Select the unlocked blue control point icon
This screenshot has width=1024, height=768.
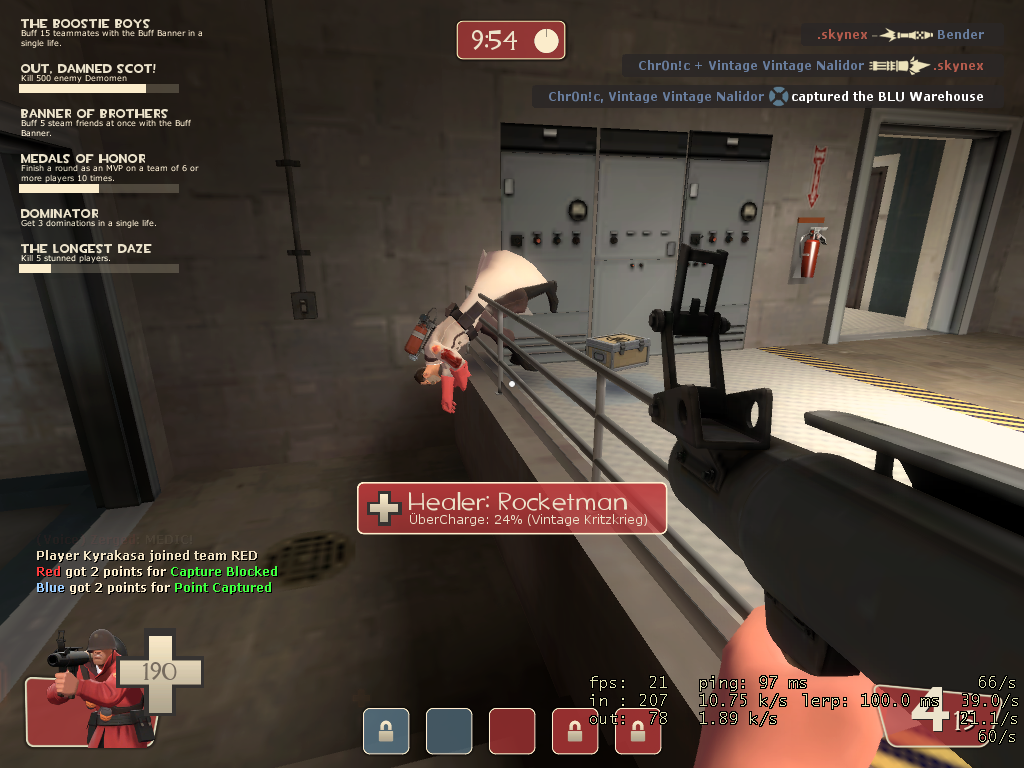(x=449, y=731)
